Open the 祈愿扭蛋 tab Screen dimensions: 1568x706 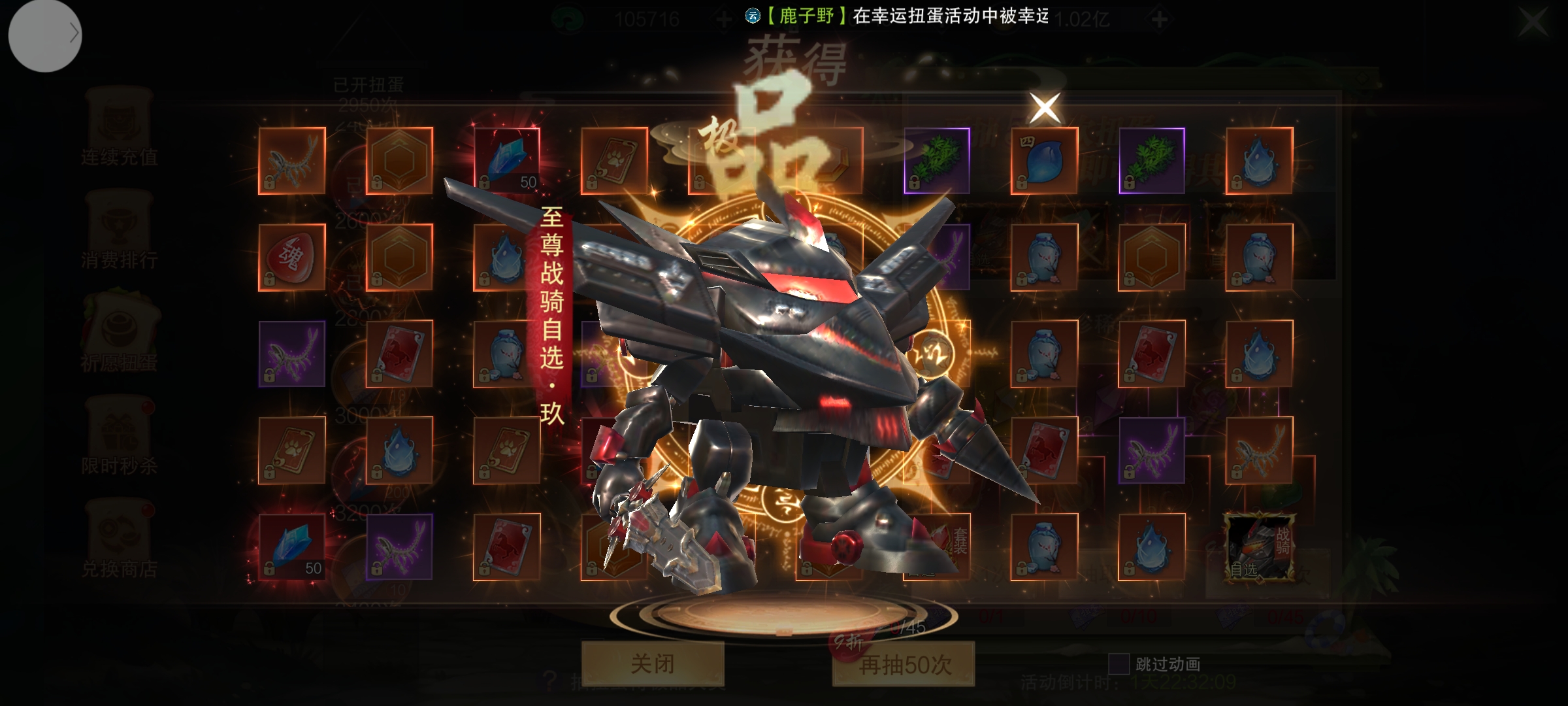[119, 336]
